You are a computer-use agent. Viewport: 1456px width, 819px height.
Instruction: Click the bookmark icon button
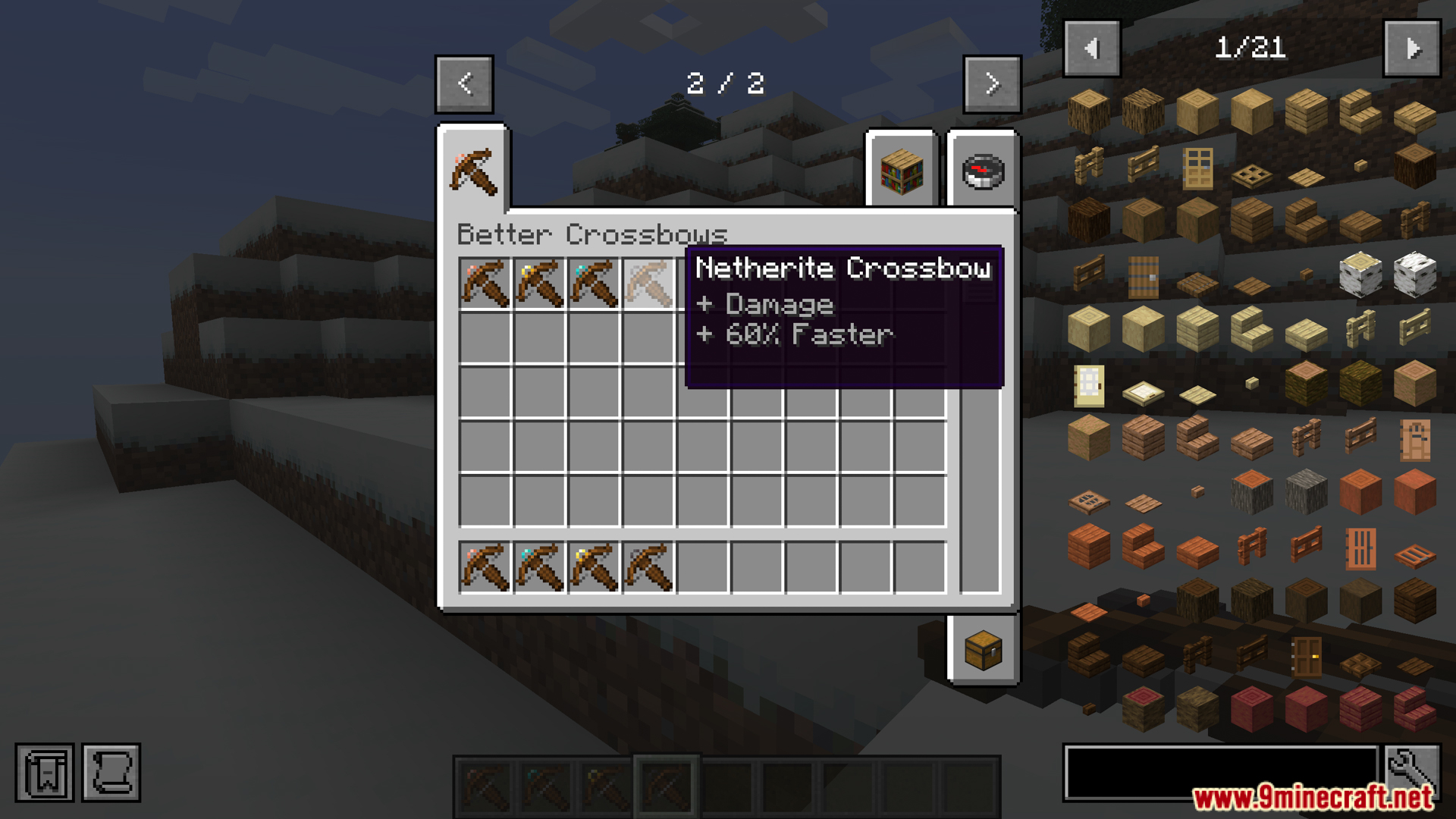click(45, 773)
